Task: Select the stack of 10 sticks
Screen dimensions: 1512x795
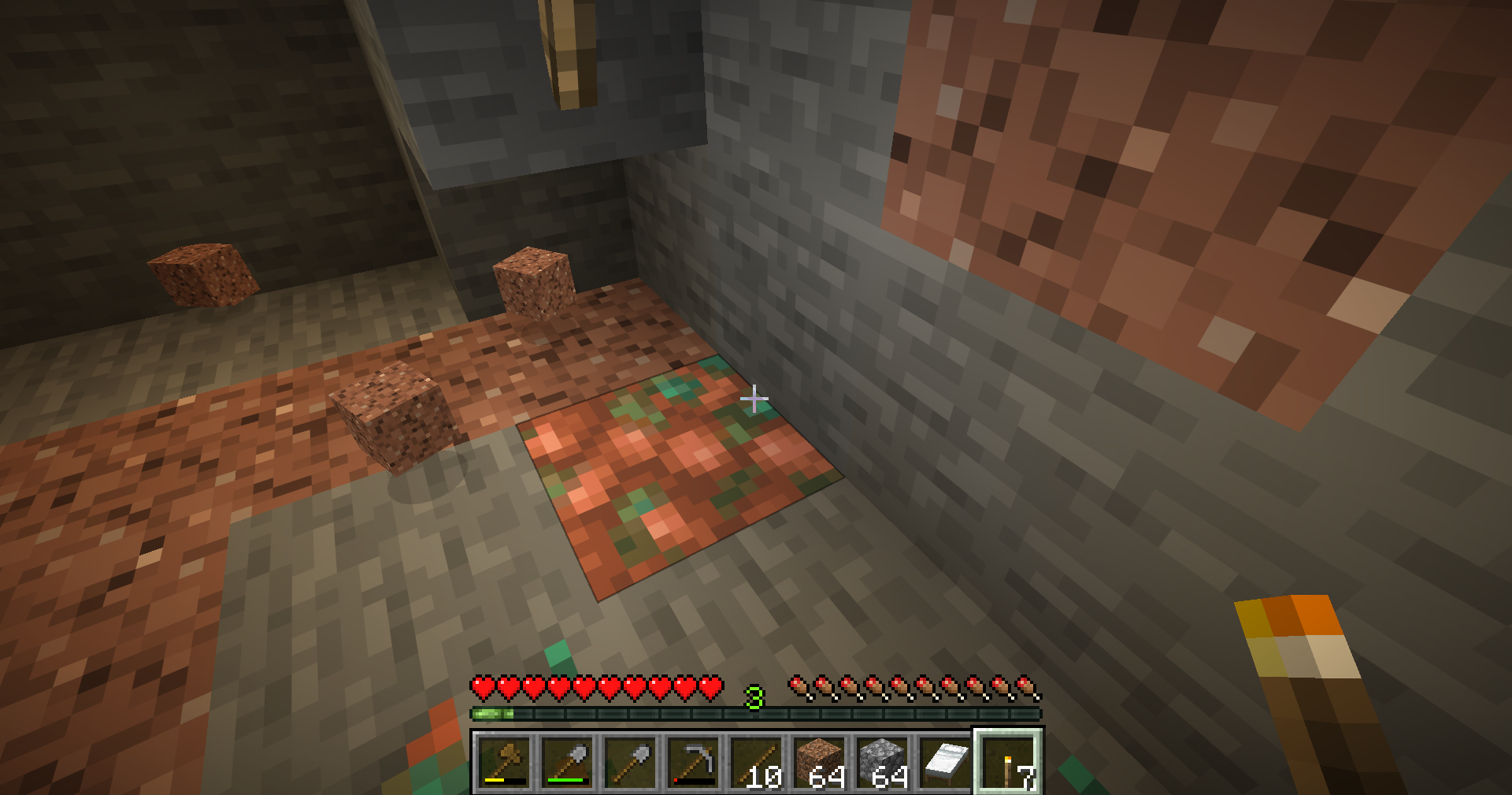Action: [x=756, y=762]
